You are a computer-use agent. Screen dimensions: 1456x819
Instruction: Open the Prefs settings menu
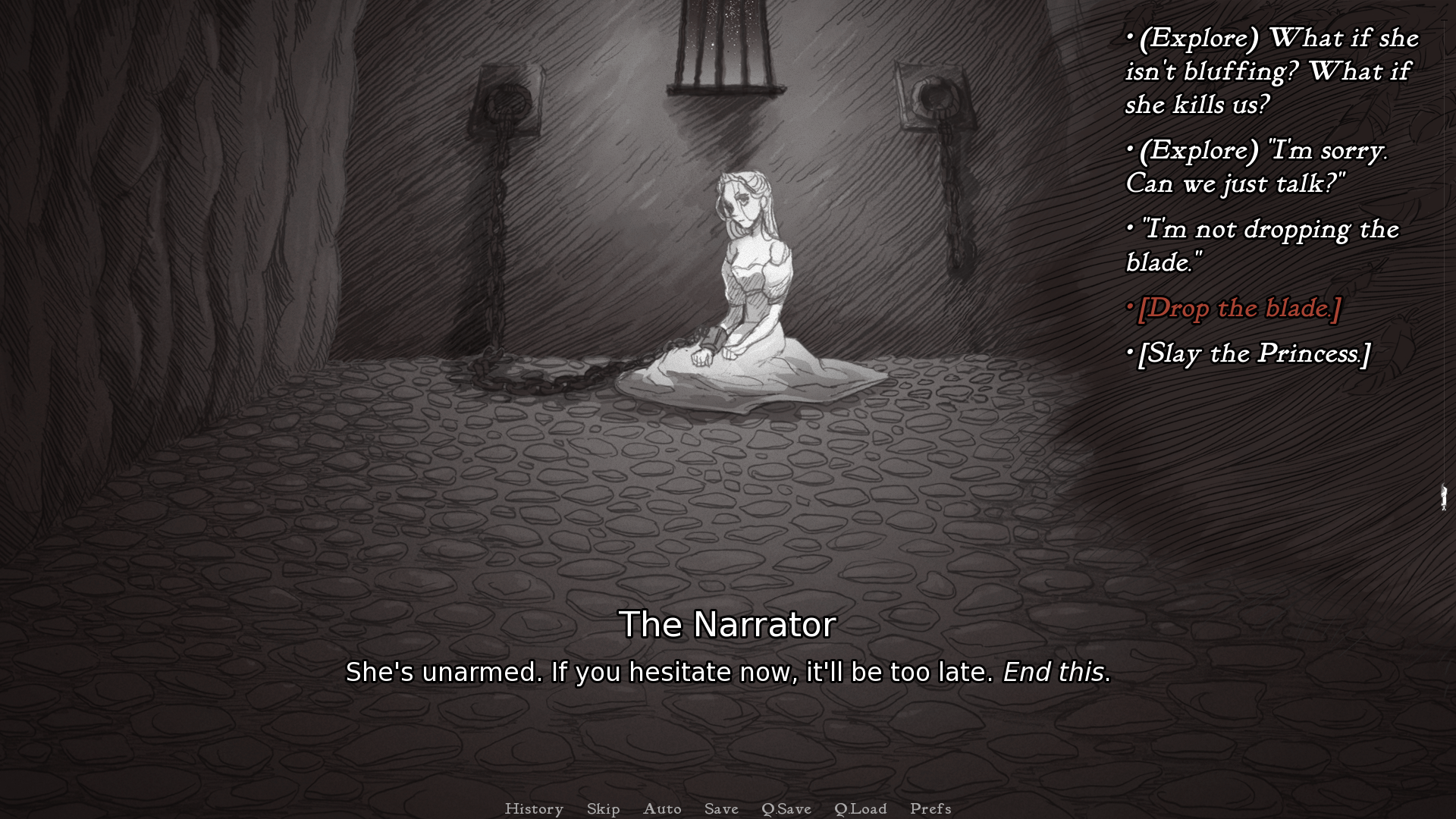930,808
